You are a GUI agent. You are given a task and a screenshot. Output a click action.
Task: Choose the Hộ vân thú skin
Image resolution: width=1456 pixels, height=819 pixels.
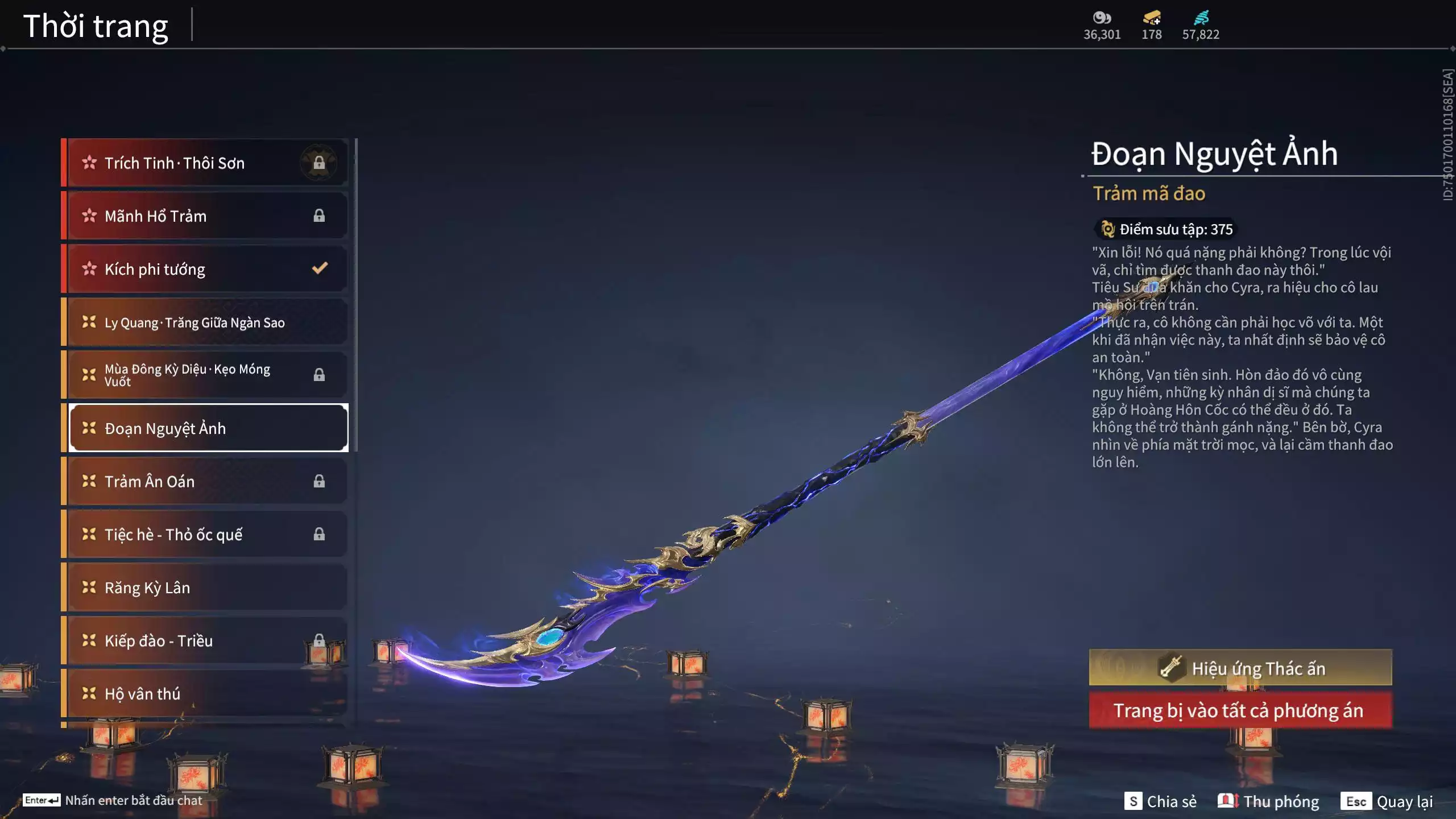point(205,694)
